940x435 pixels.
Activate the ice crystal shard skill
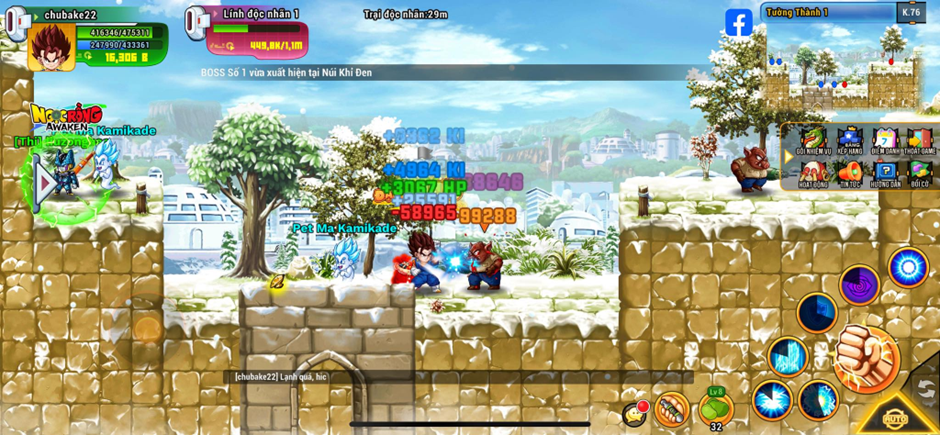point(787,356)
